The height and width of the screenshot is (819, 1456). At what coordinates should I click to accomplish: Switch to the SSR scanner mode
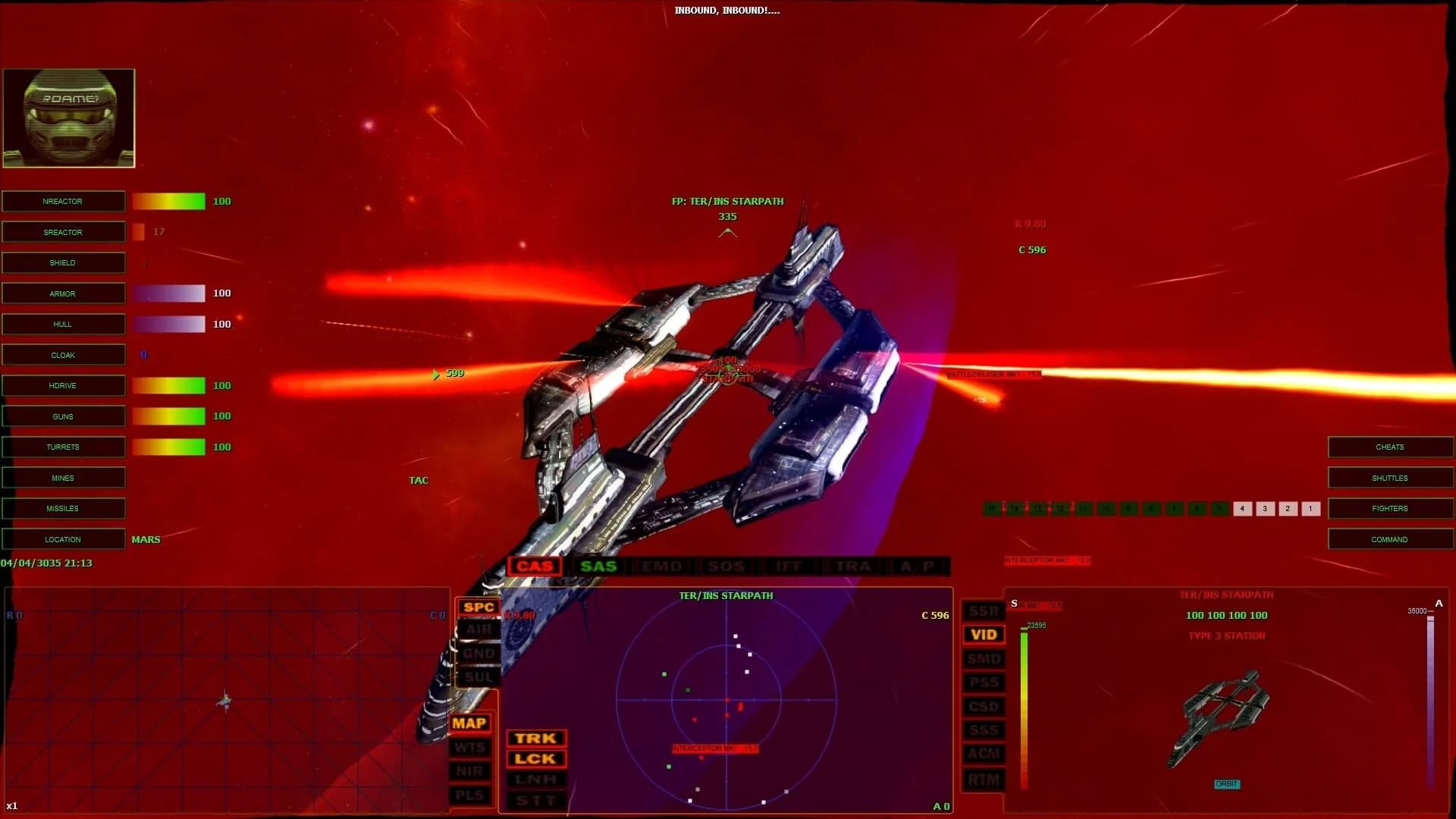coord(984,610)
